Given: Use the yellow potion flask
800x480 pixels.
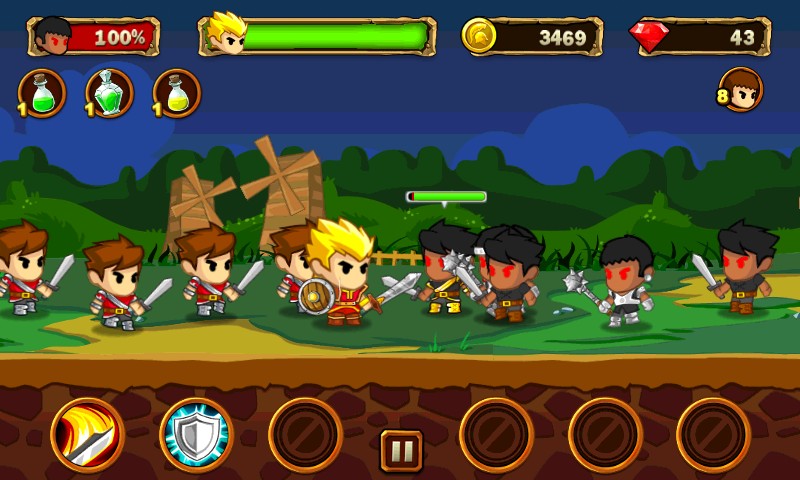Looking at the screenshot, I should point(177,93).
